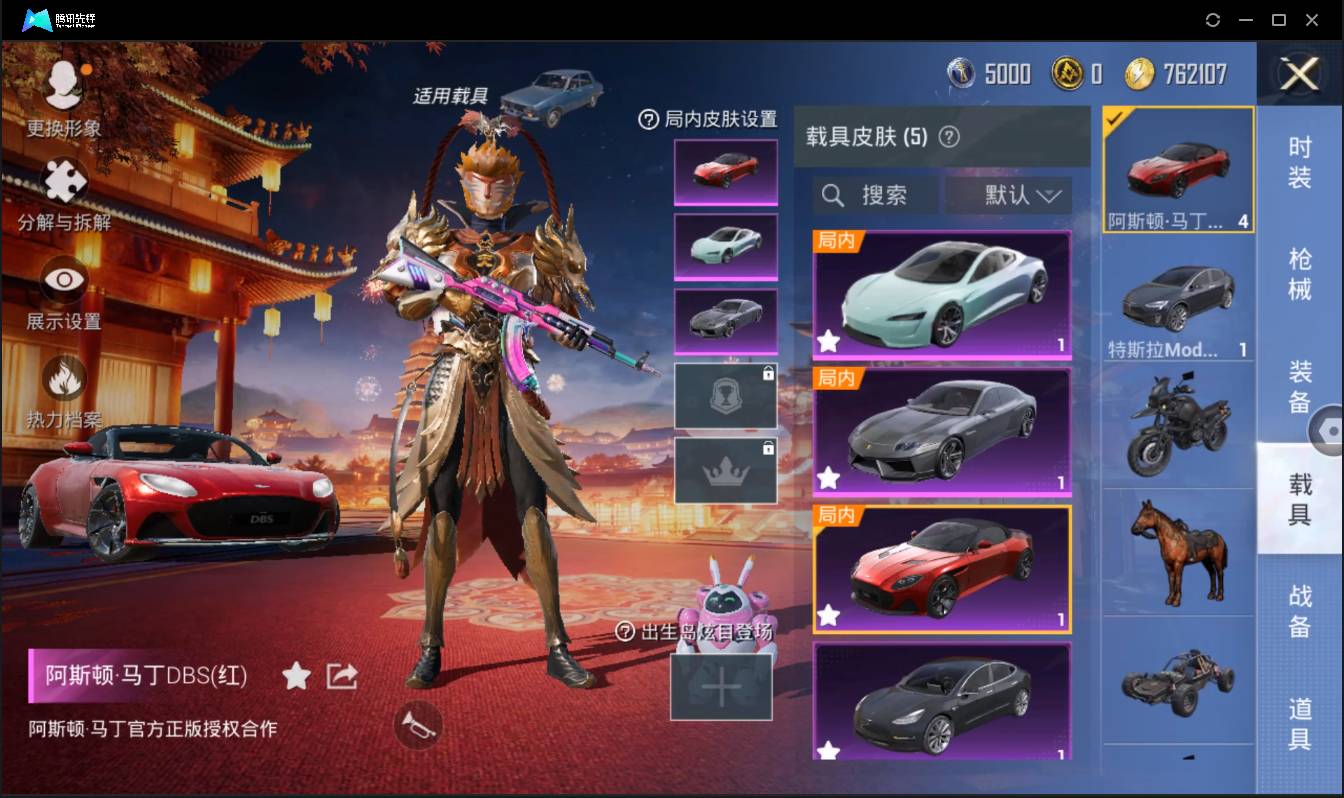Open 展示设置 via the eye icon
Image resolution: width=1344 pixels, height=798 pixels.
[62, 280]
